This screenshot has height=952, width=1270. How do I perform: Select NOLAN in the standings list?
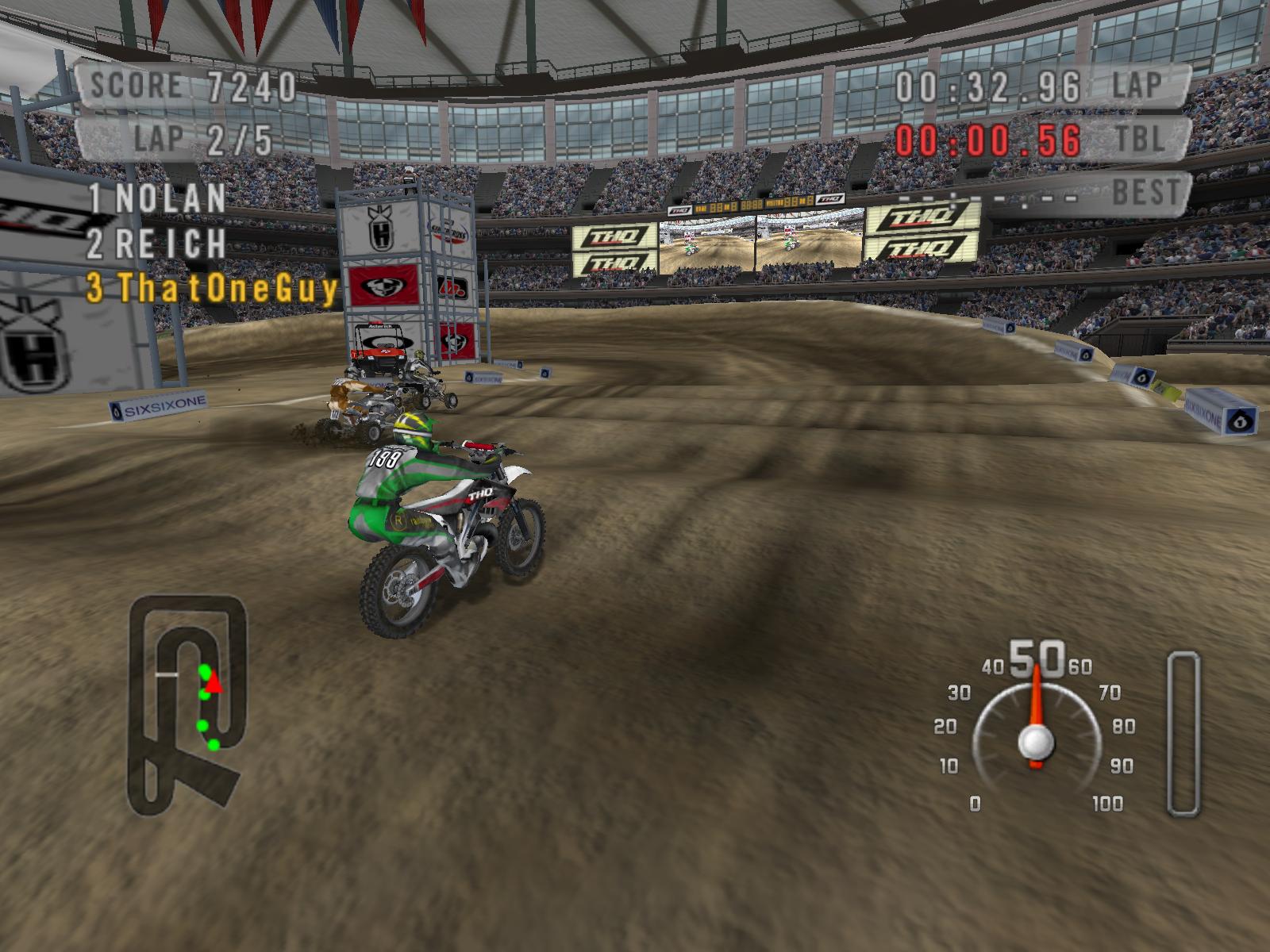click(157, 198)
